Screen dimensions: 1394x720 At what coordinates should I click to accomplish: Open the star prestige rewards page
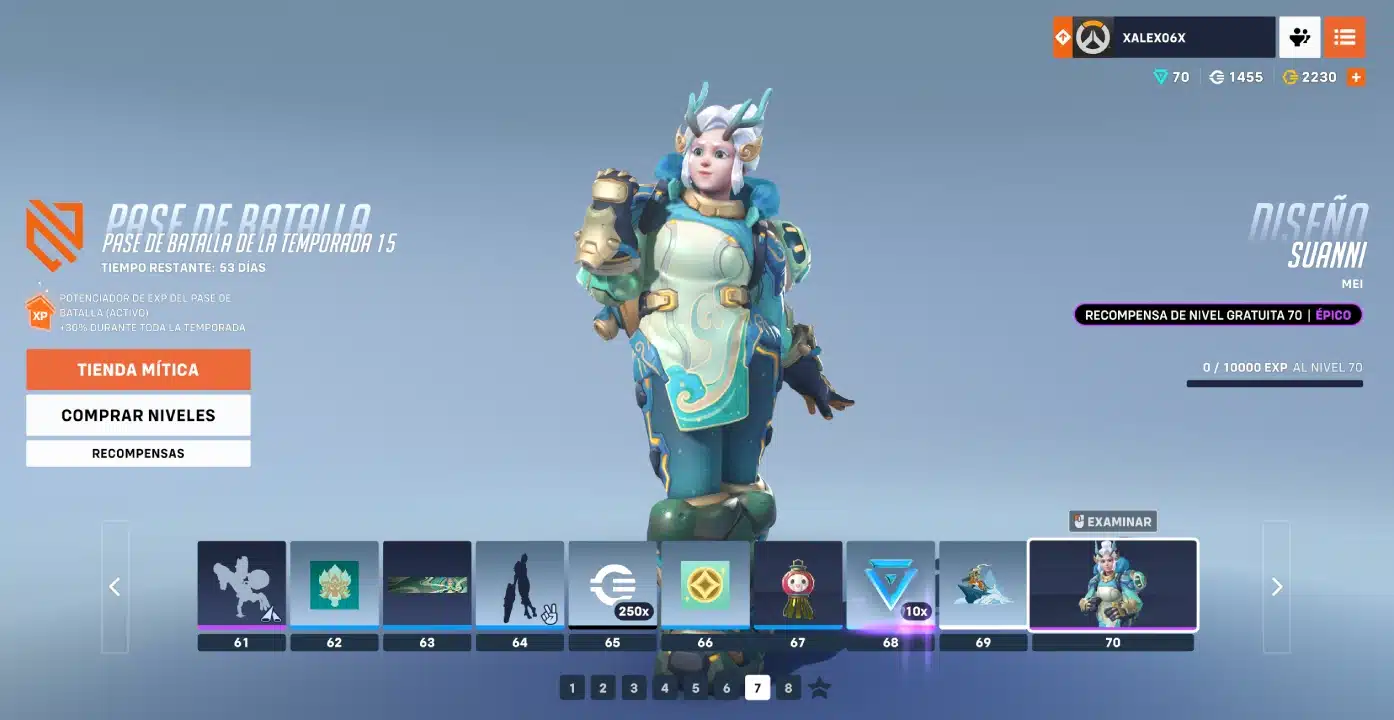820,688
